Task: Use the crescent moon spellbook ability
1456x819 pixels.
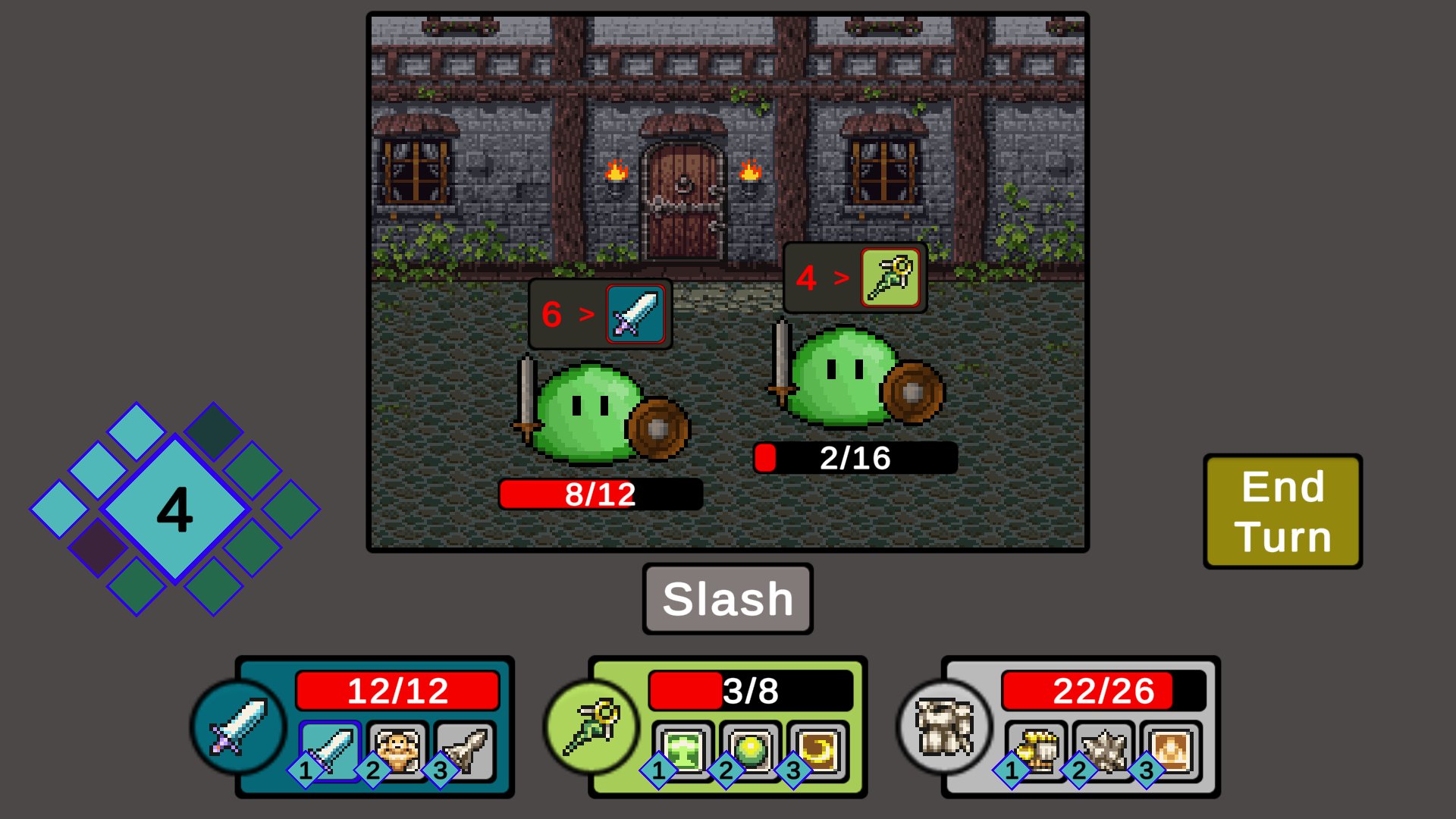Action: pos(818,750)
